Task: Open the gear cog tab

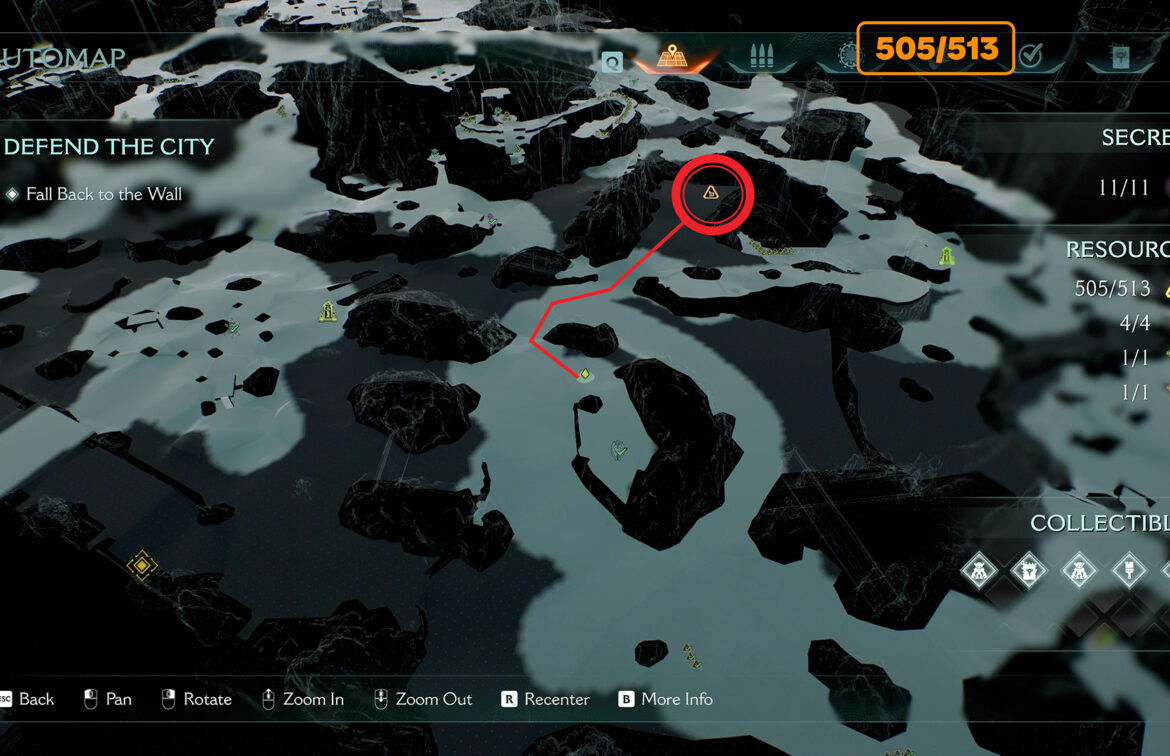Action: [847, 56]
